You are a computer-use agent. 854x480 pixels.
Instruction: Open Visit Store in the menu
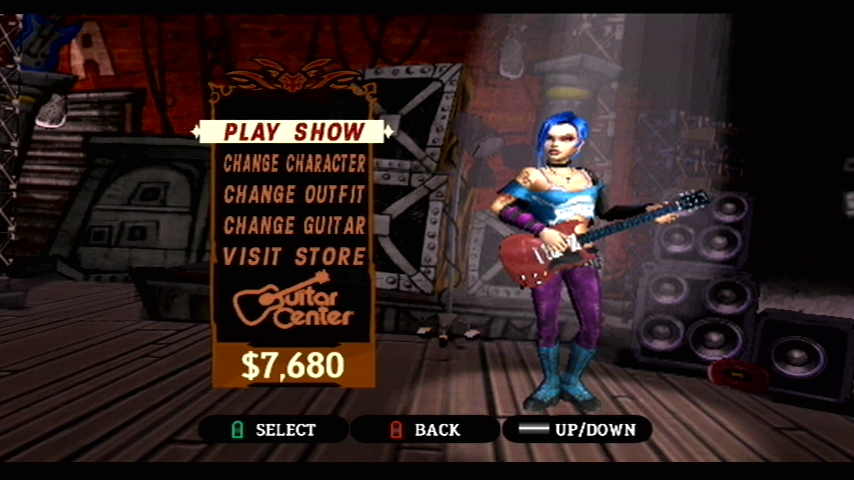[294, 256]
